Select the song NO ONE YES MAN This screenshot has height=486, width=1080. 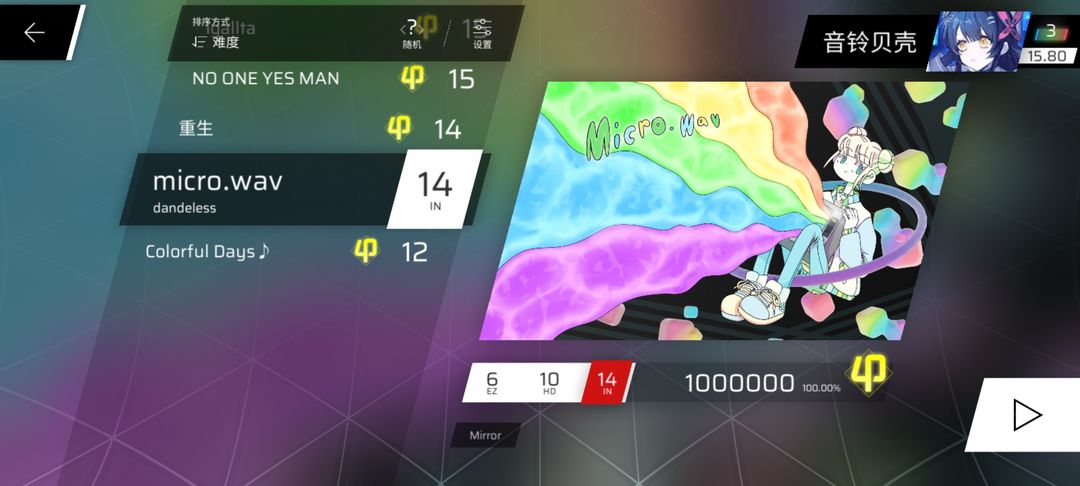click(266, 78)
